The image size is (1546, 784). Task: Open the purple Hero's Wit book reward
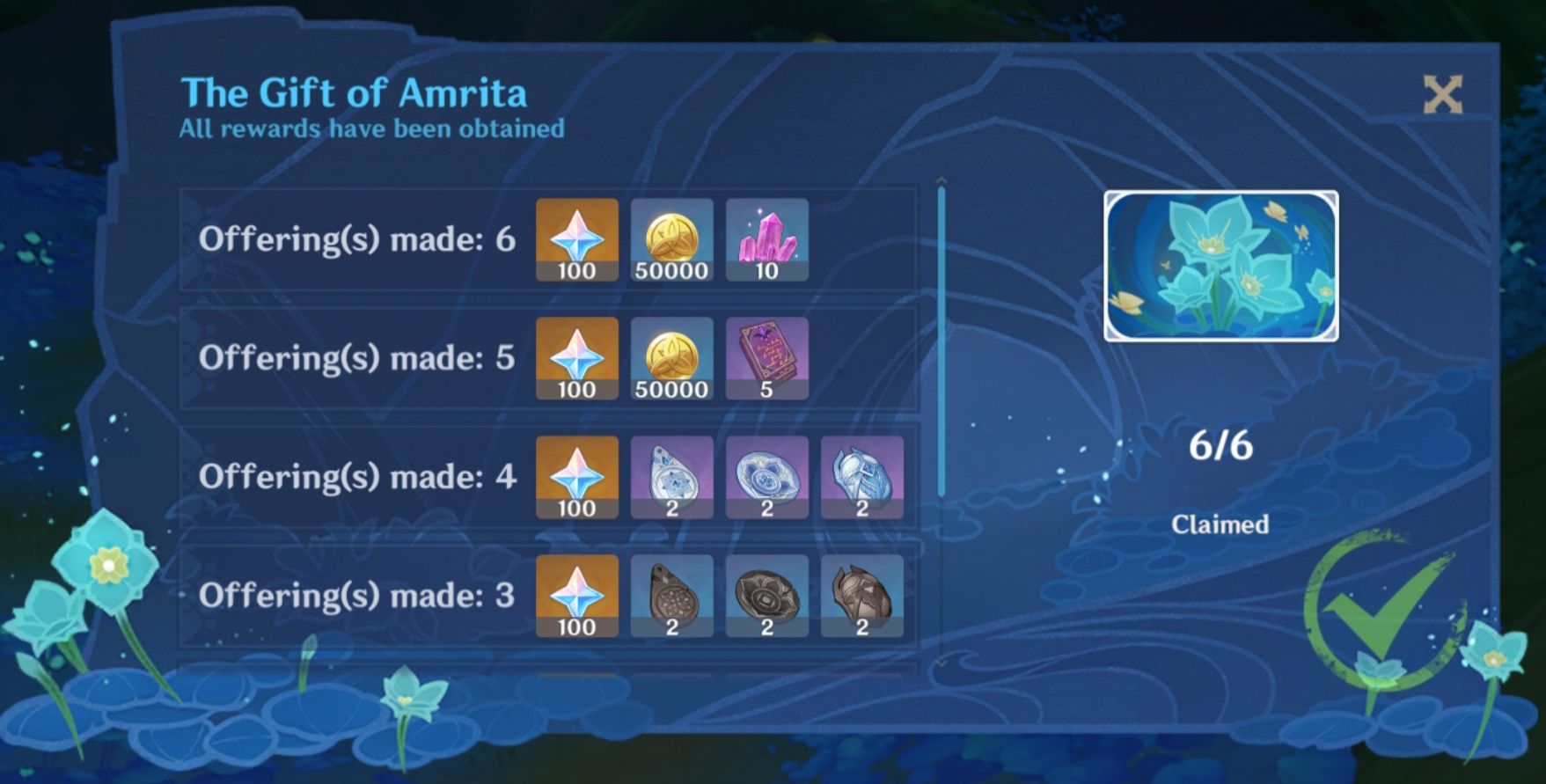[x=766, y=358]
